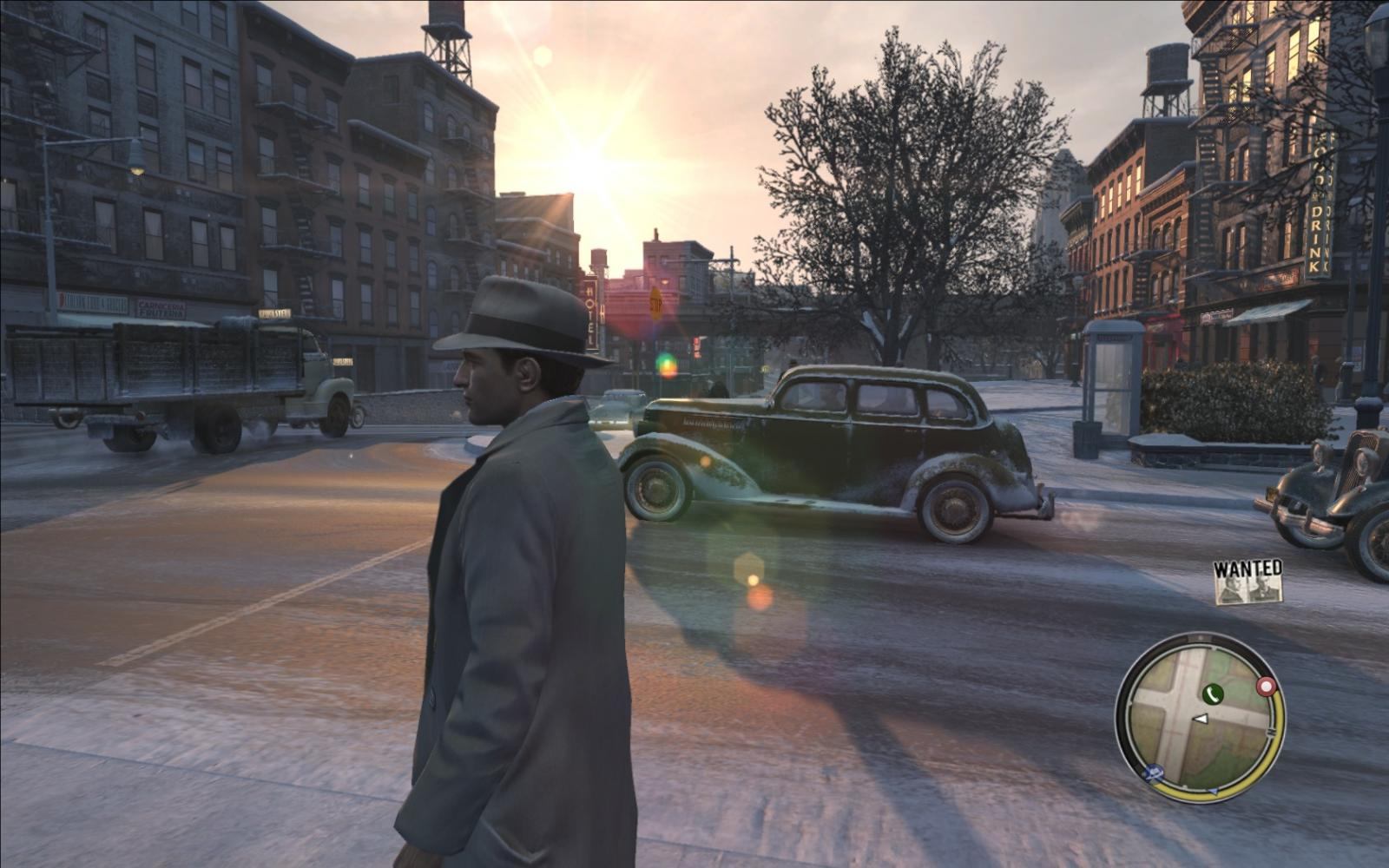Click the white player arrow on minimap
Screen dimensions: 1389x868
pos(1201,719)
